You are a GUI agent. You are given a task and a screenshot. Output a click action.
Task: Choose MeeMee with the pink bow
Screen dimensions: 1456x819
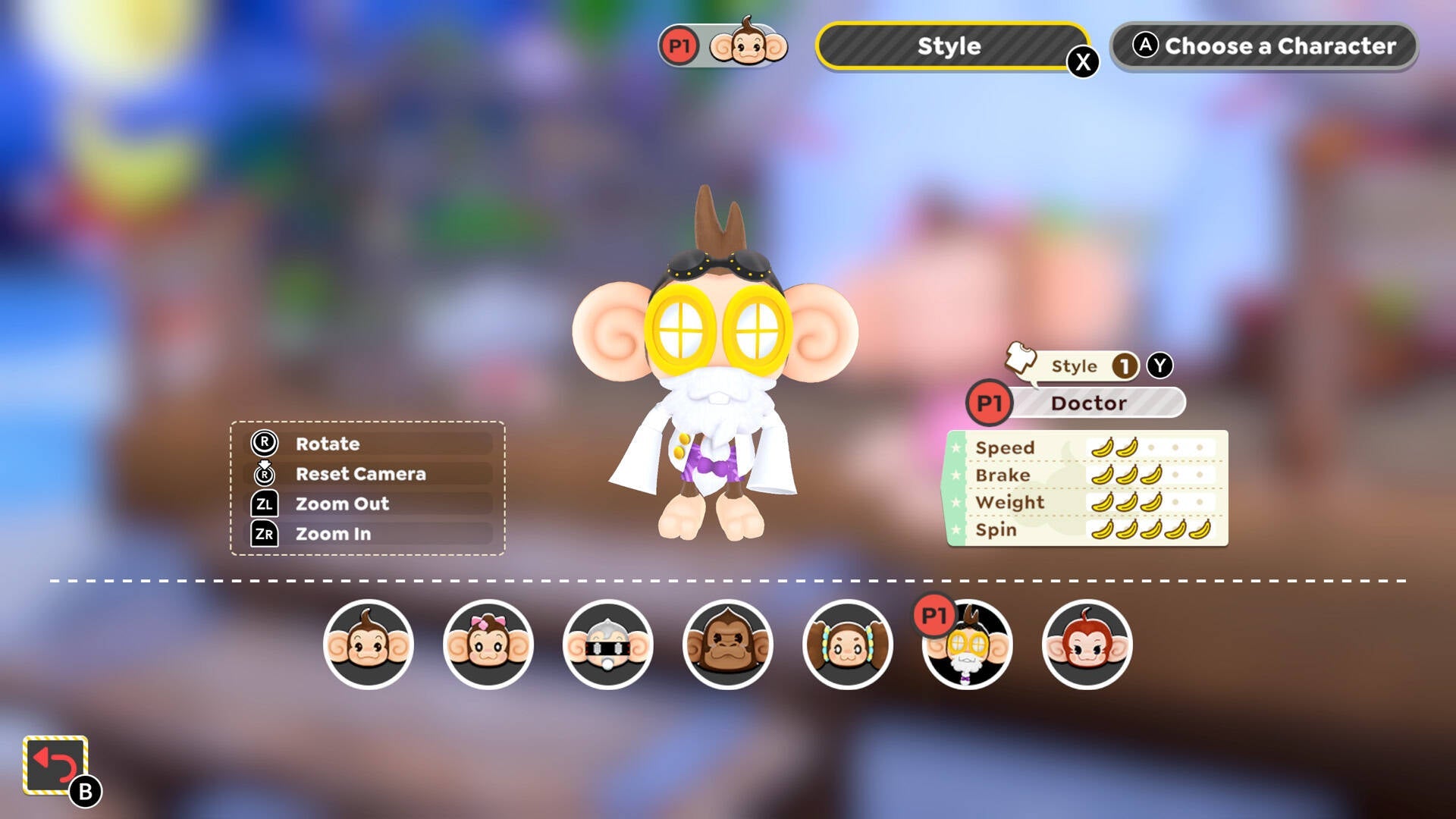(488, 645)
